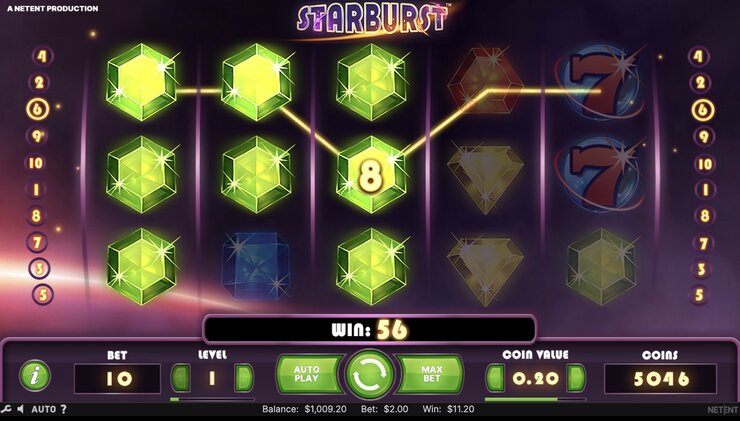740x421 pixels.
Task: Open help with the question mark
Action: pos(63,409)
